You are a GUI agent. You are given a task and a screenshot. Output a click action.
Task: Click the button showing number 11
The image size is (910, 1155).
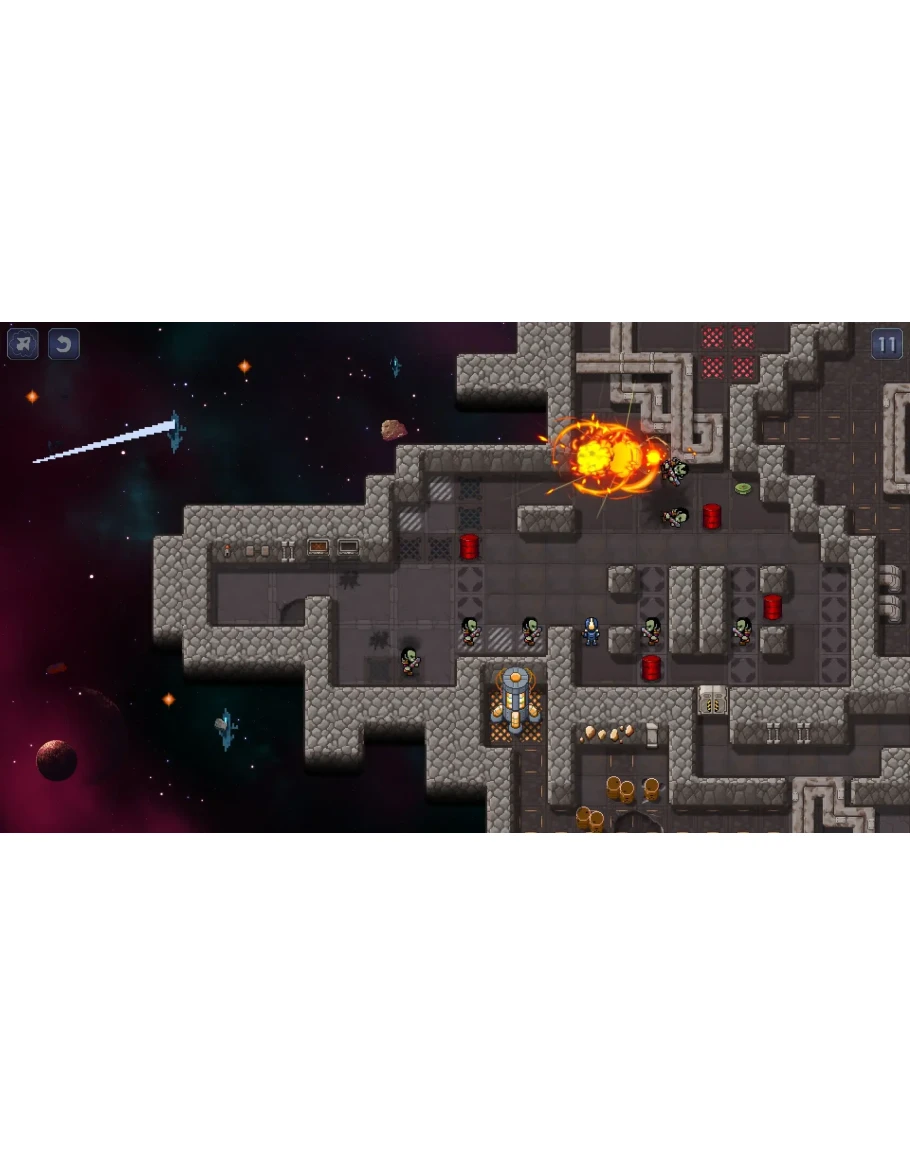pyautogui.click(x=886, y=345)
